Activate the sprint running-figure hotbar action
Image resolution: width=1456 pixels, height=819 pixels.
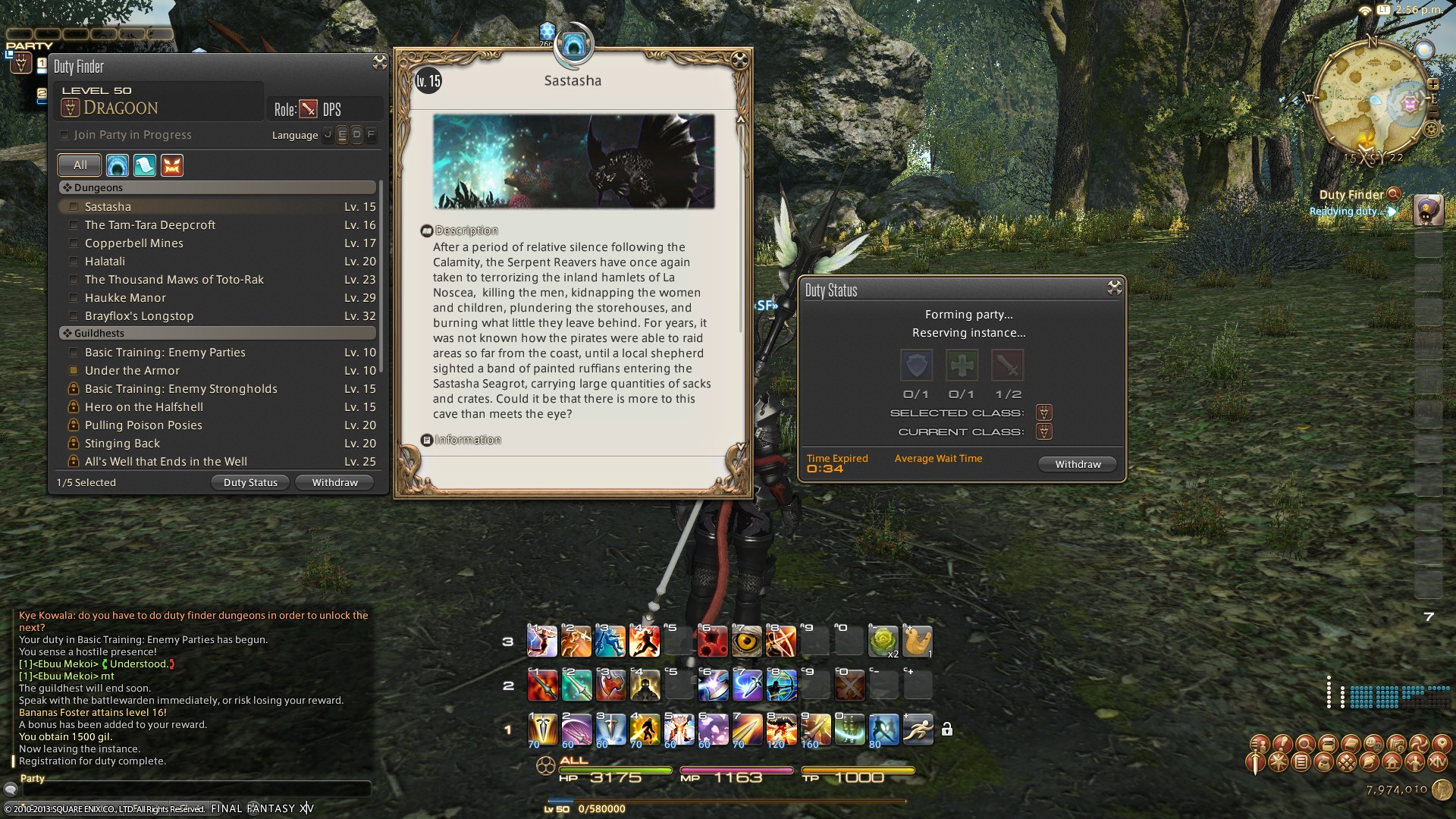pyautogui.click(x=918, y=730)
